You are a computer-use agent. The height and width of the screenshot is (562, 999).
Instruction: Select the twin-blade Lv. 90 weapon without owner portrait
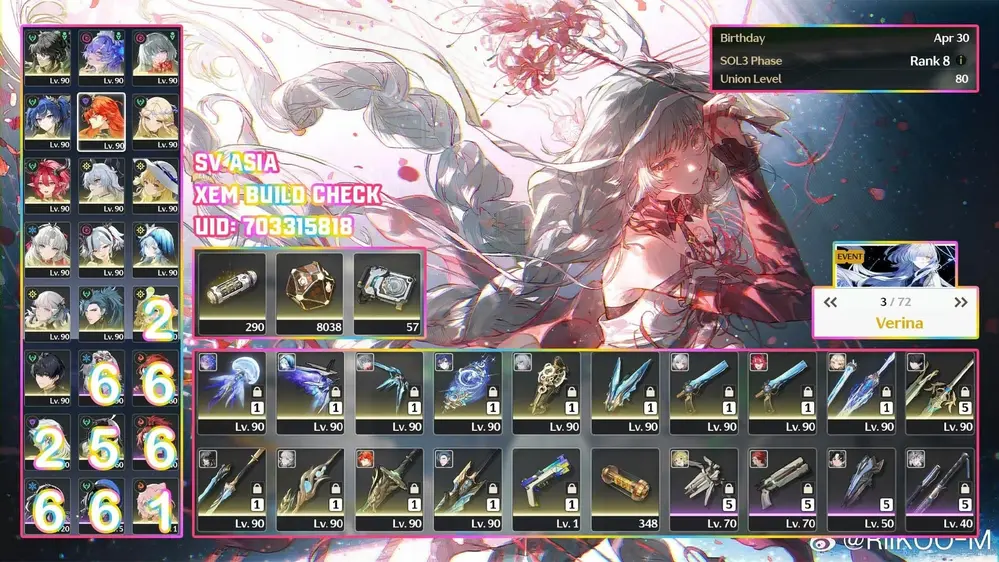(x=625, y=391)
